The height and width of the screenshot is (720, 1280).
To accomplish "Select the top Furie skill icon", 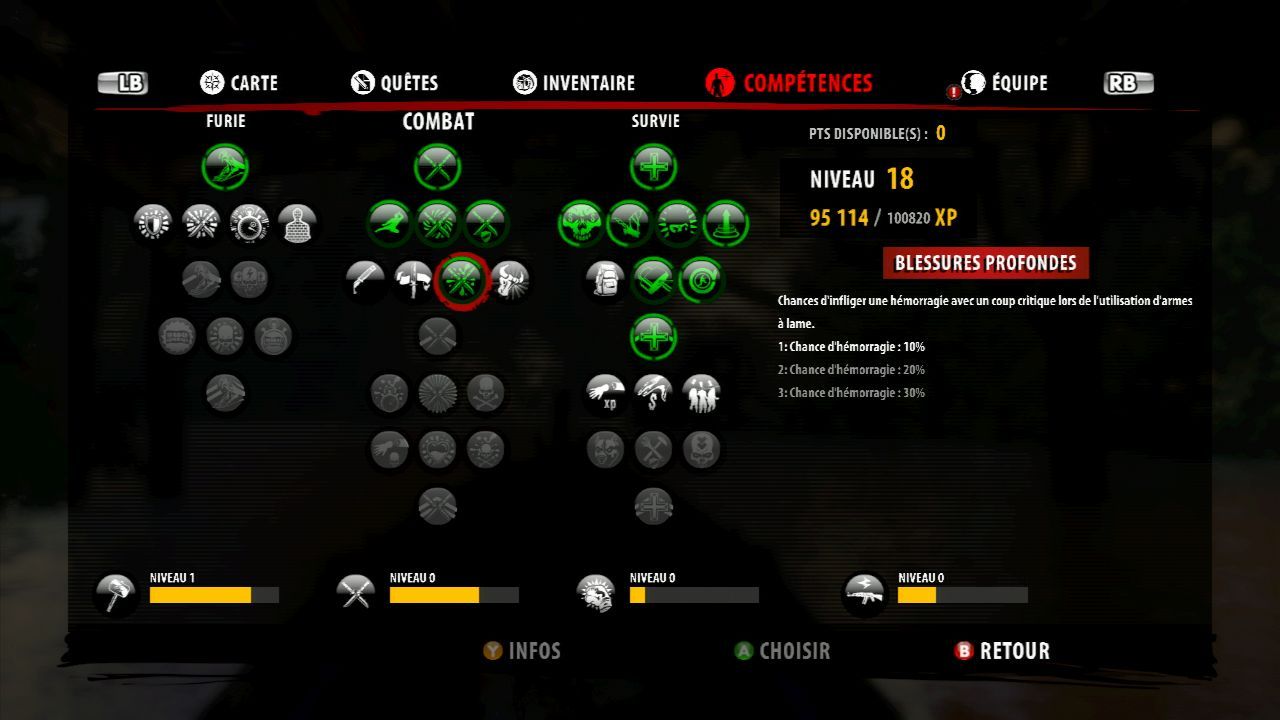I will coord(226,166).
